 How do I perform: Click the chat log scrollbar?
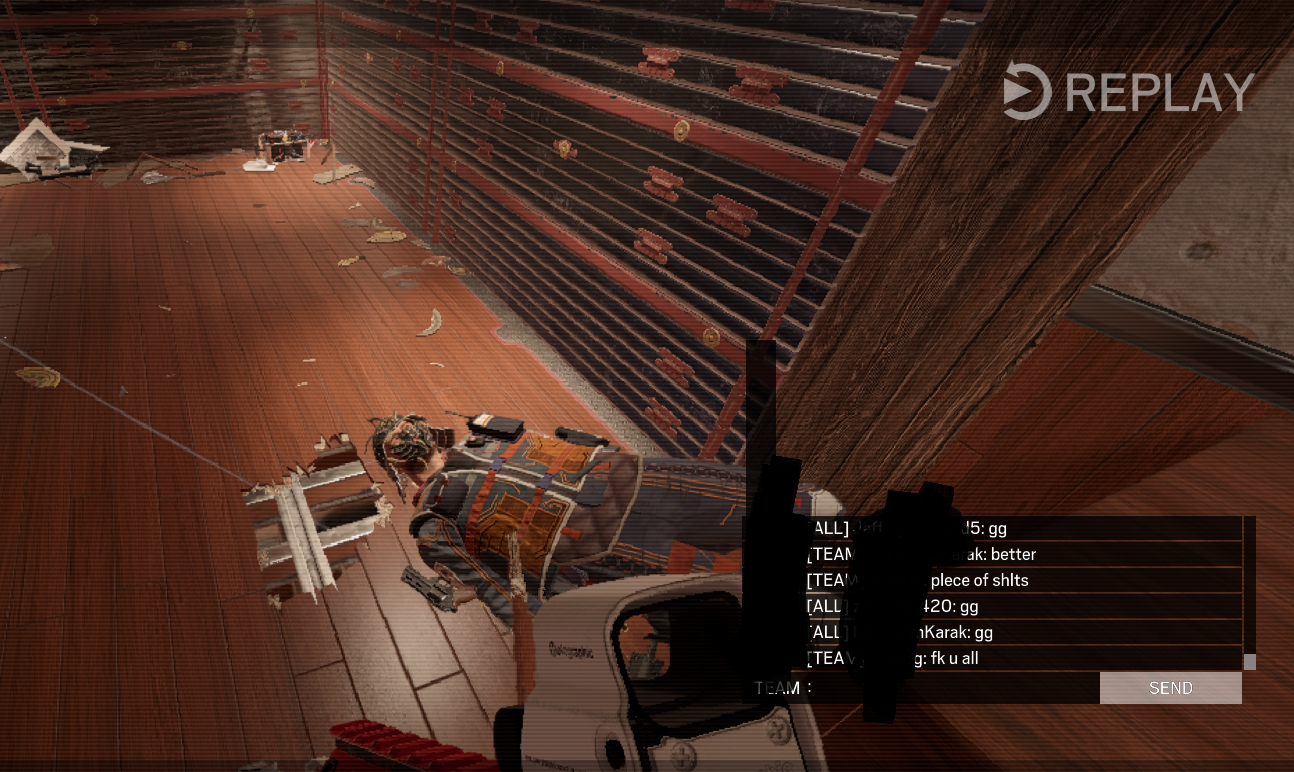pos(1249,592)
